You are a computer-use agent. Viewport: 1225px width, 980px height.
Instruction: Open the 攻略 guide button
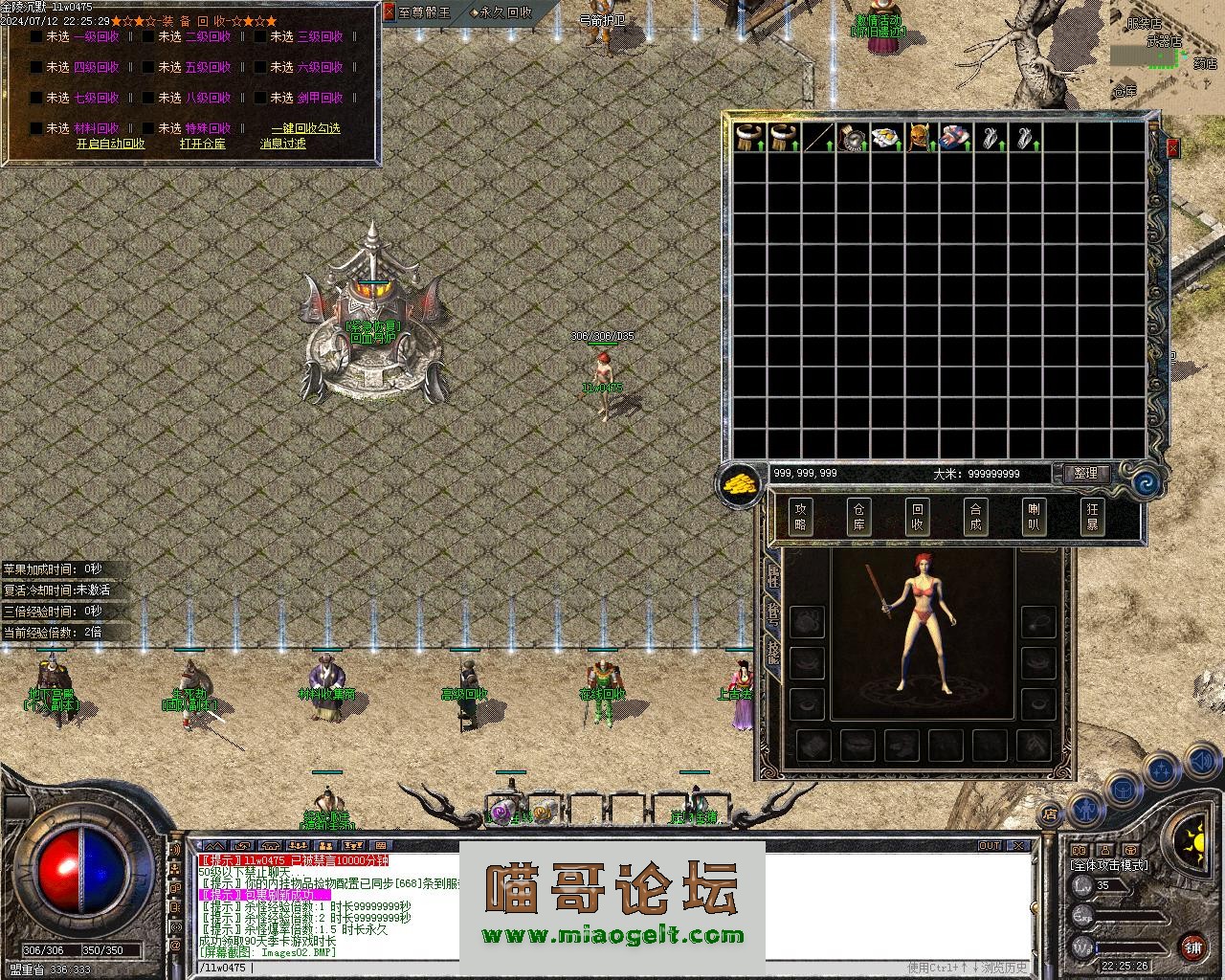click(x=800, y=517)
